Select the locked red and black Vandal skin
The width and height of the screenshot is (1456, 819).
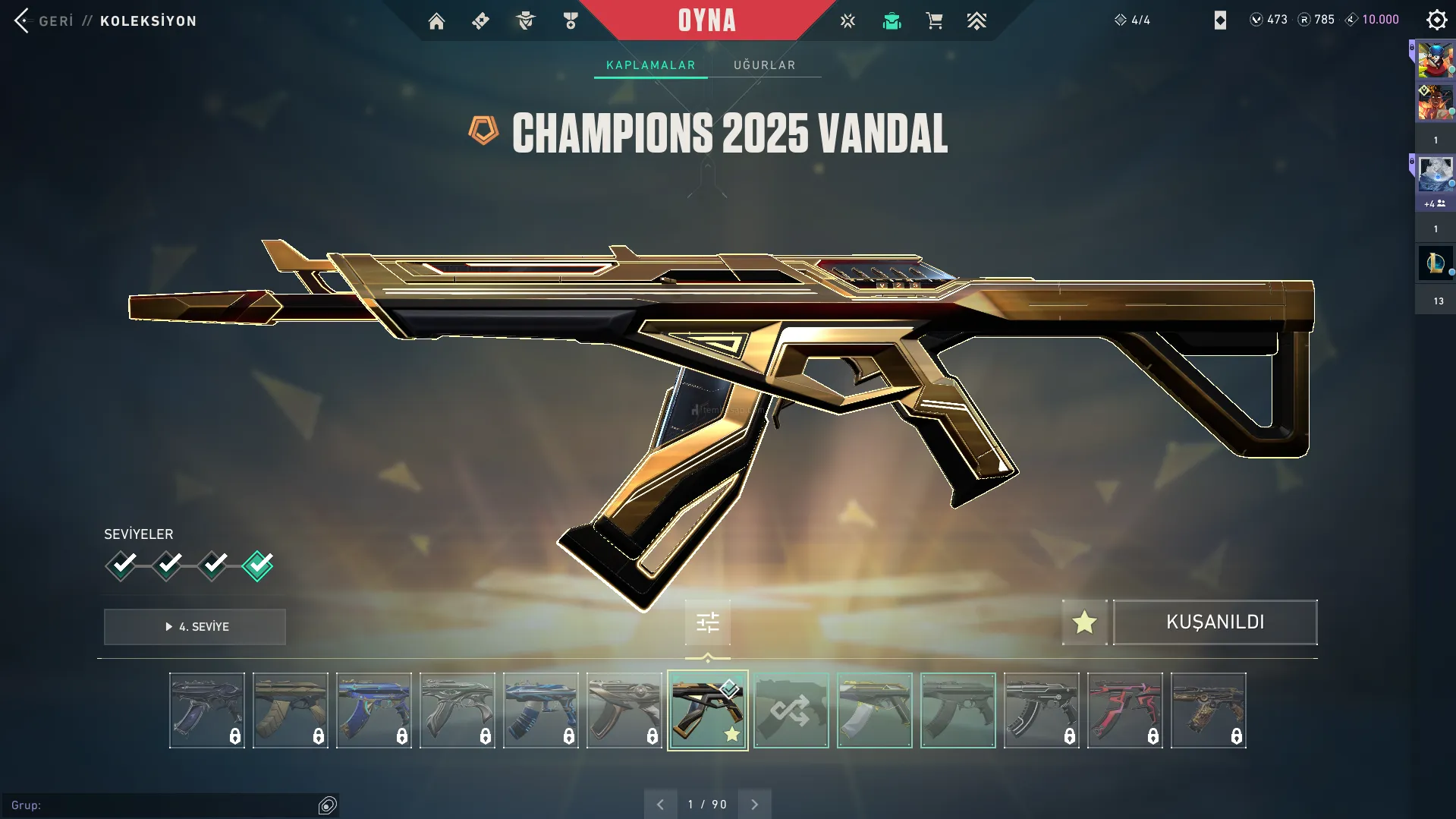(x=1124, y=710)
